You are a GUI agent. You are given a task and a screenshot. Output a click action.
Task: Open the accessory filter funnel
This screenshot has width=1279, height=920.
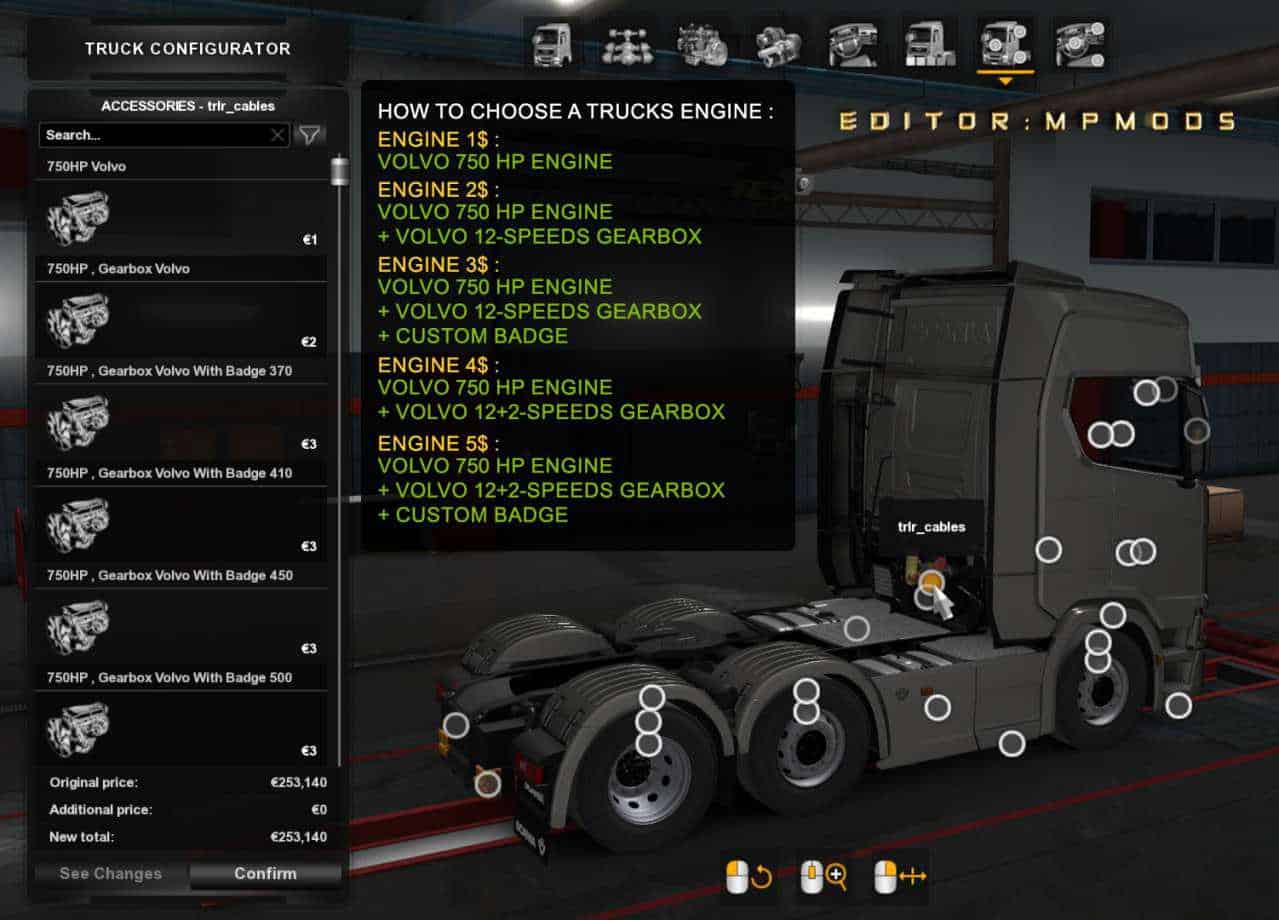click(311, 135)
